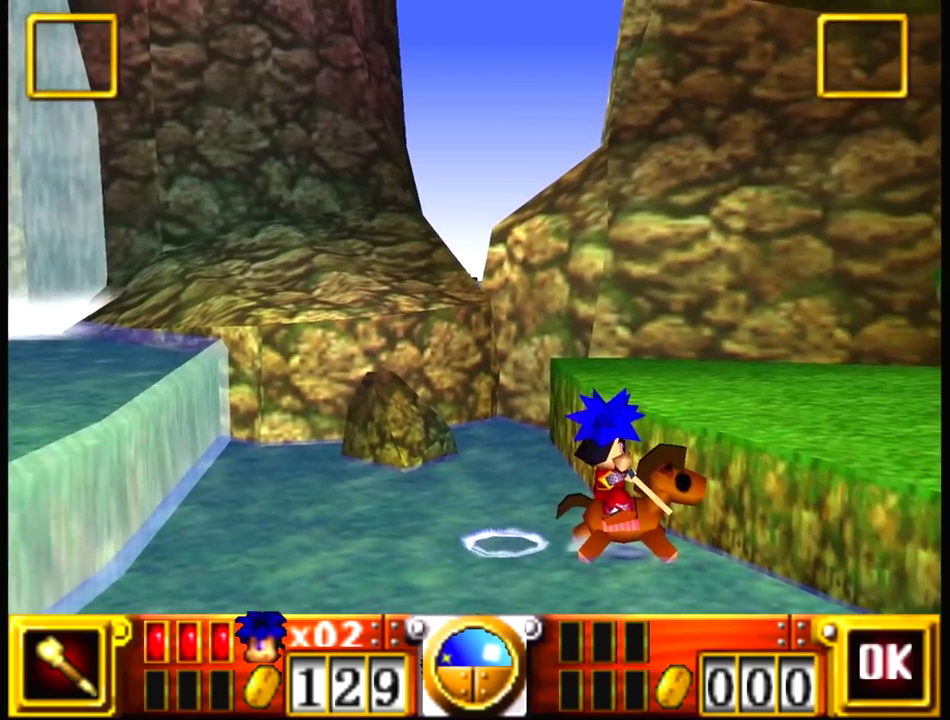Screen dimensions: 950x720
Task: Select the player two OK panel
Action: (885, 664)
